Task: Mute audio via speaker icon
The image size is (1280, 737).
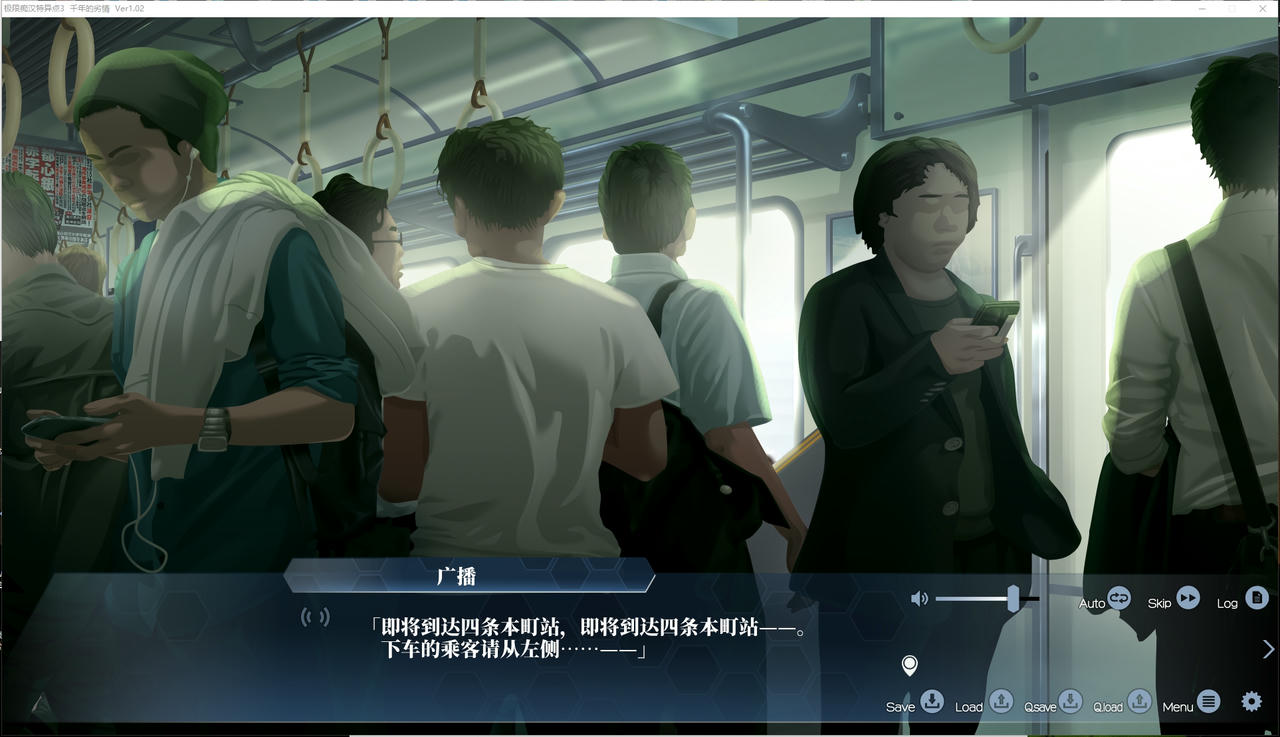Action: click(920, 598)
